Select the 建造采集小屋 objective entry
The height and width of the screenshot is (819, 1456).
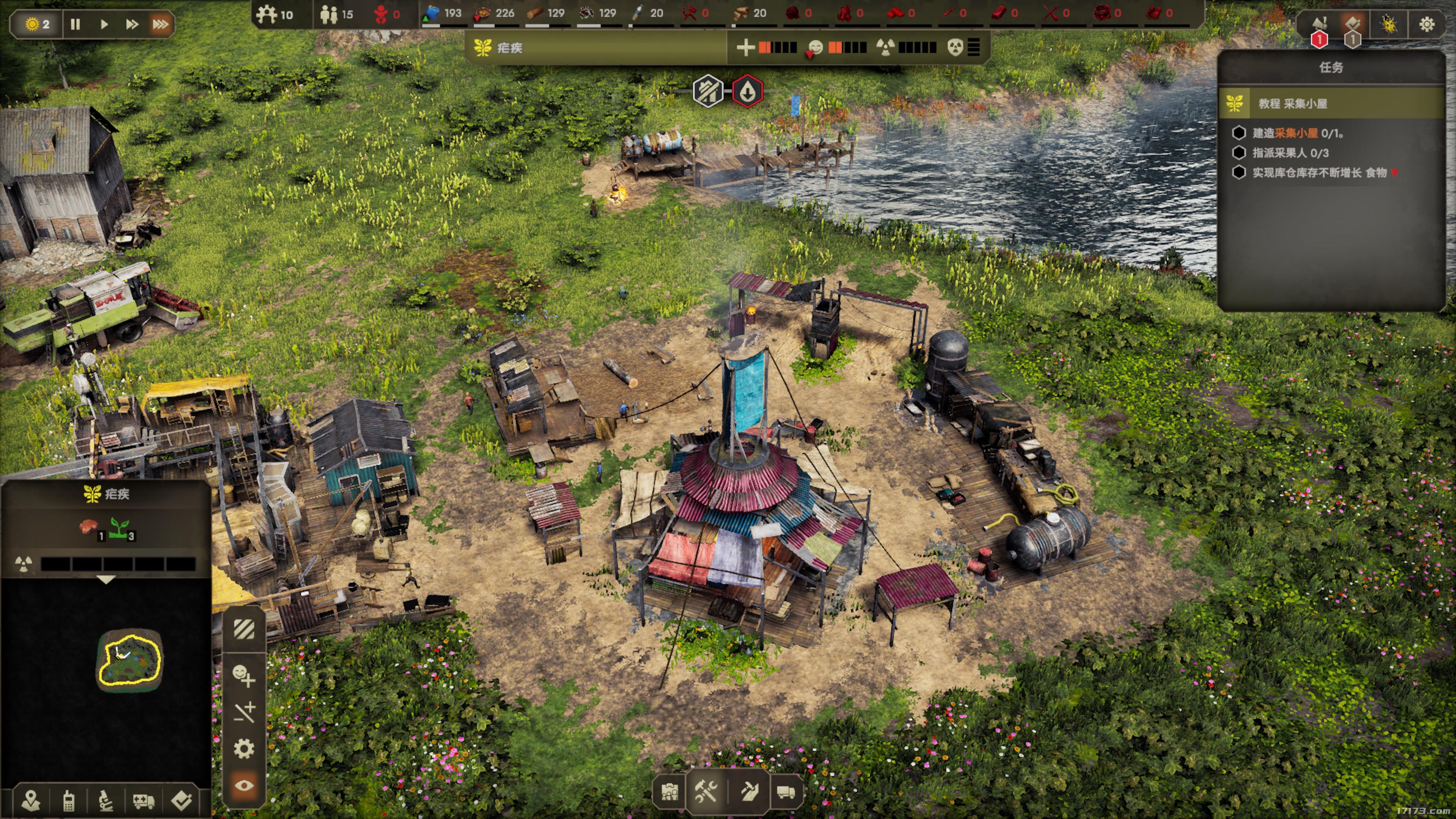[x=1297, y=133]
